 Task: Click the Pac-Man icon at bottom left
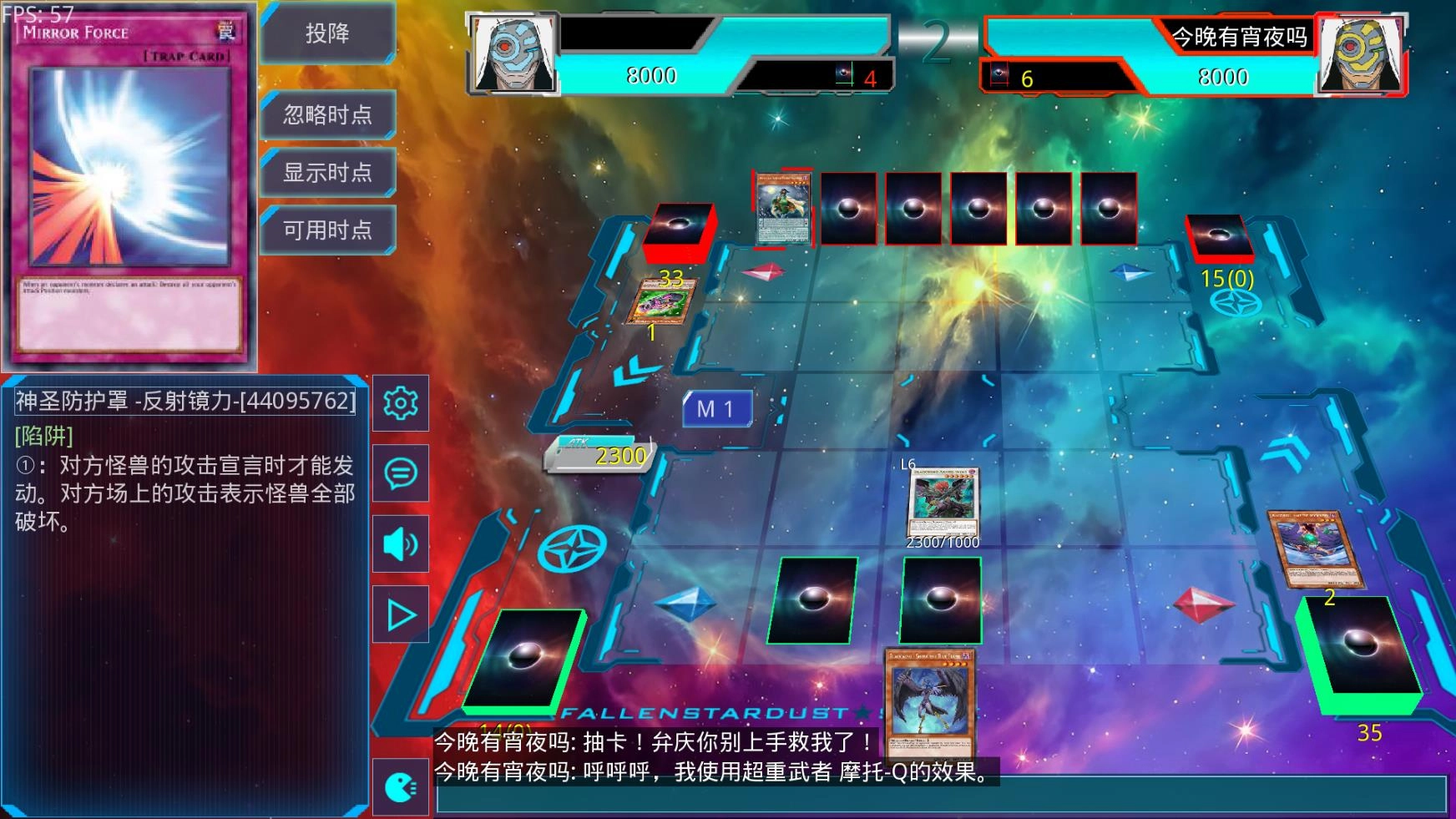coord(401,788)
